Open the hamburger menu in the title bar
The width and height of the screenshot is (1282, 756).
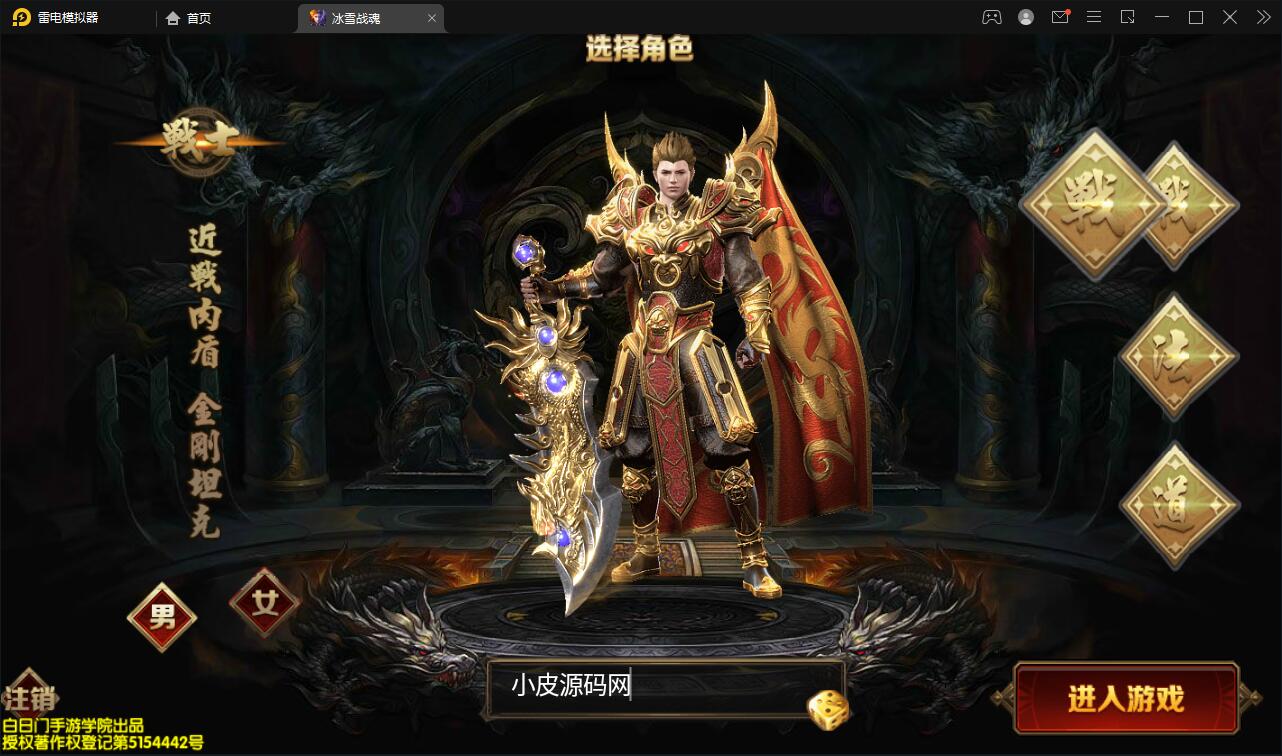(x=1094, y=17)
